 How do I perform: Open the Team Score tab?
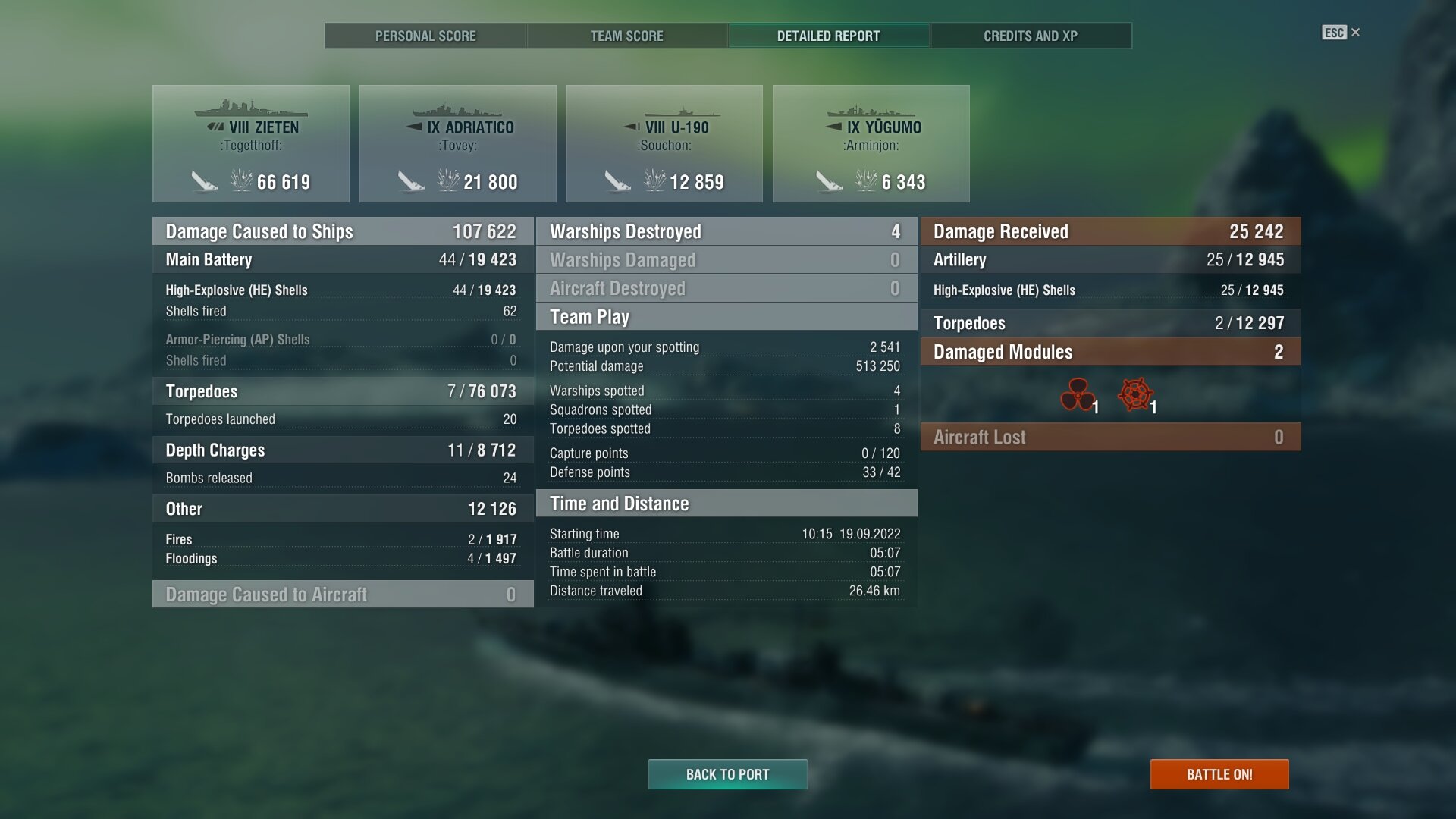point(626,36)
